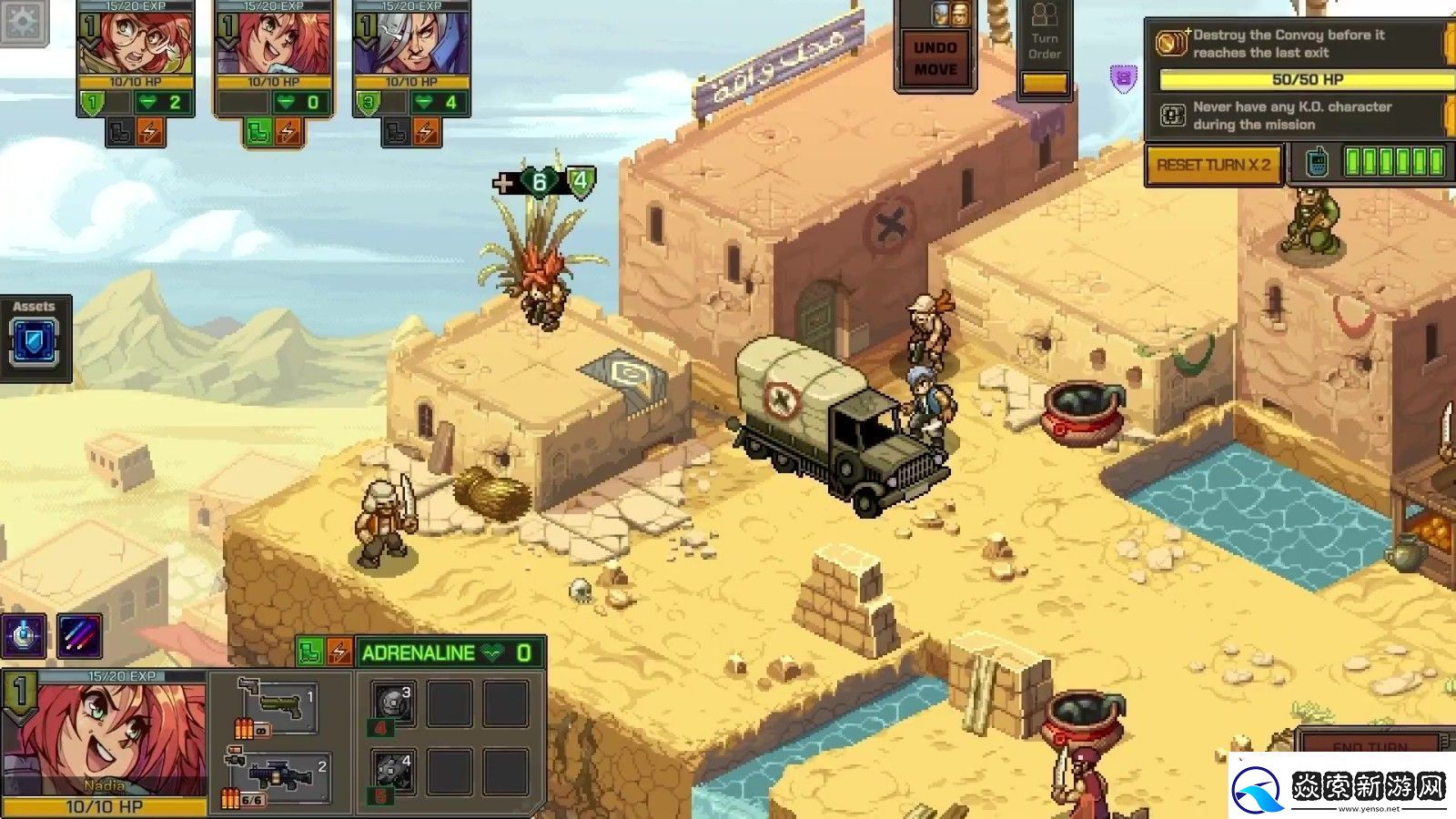Click the END TURN button
The height and width of the screenshot is (819, 1456).
tap(1370, 746)
